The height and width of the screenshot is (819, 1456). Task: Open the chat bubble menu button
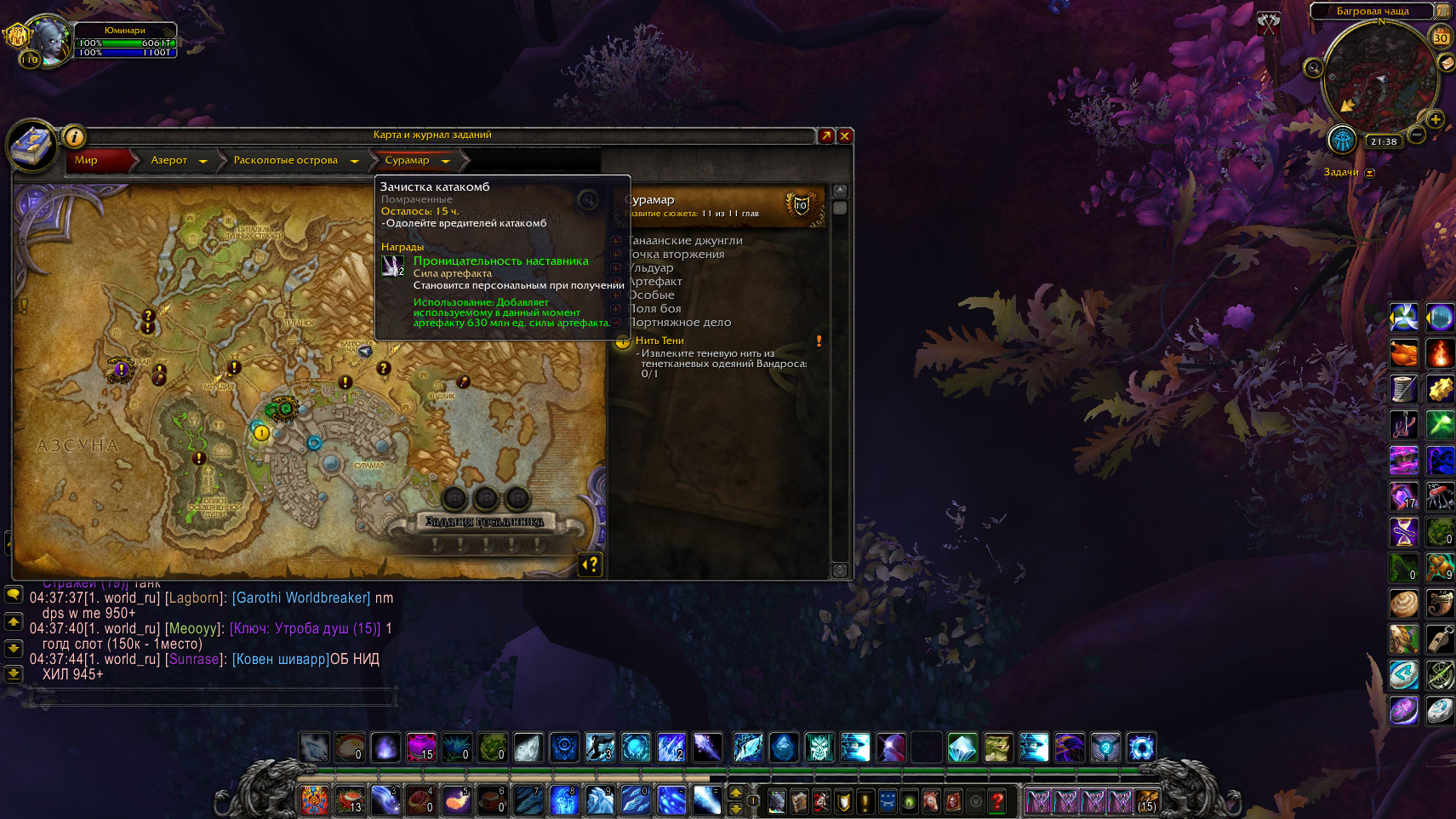coord(14,594)
